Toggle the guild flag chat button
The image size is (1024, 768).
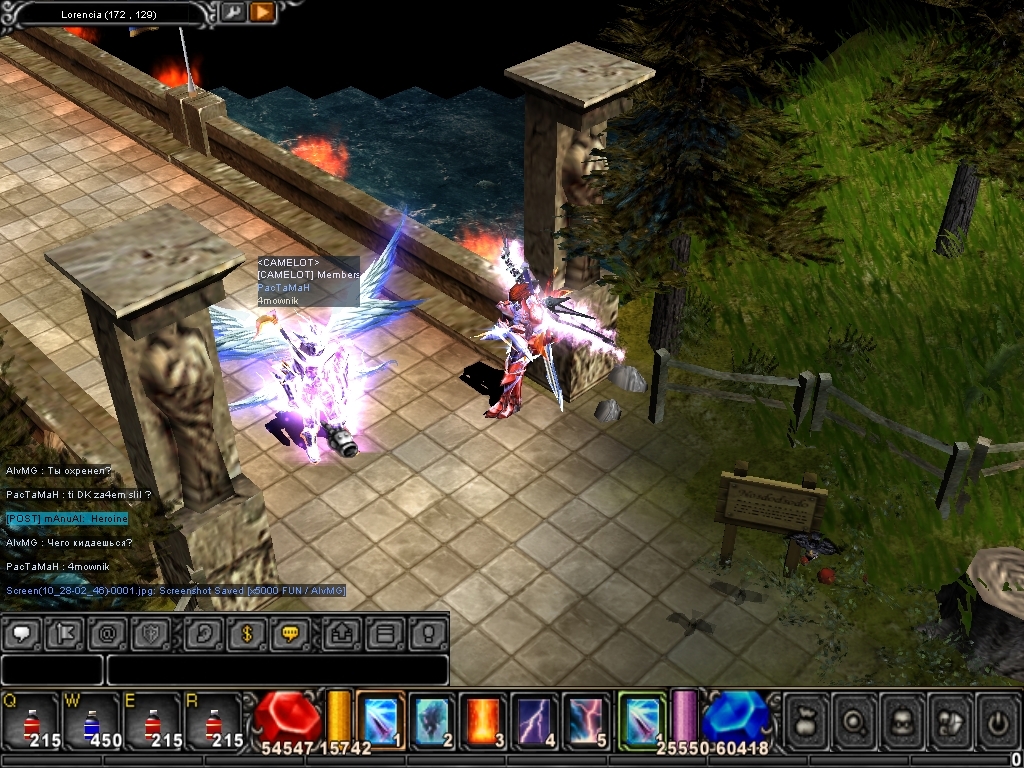pos(66,633)
